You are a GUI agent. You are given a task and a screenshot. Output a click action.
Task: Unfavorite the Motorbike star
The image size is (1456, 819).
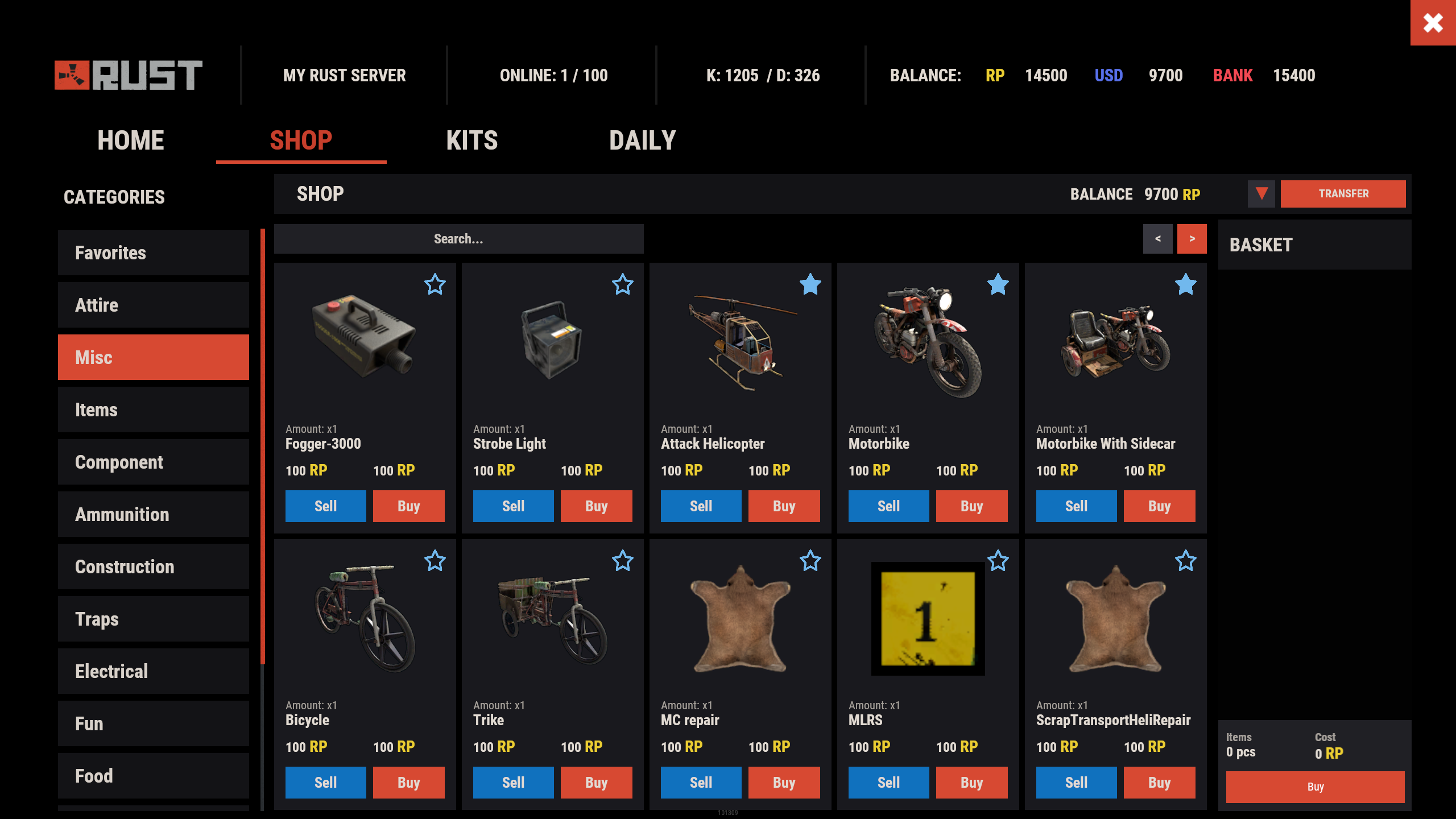[998, 284]
